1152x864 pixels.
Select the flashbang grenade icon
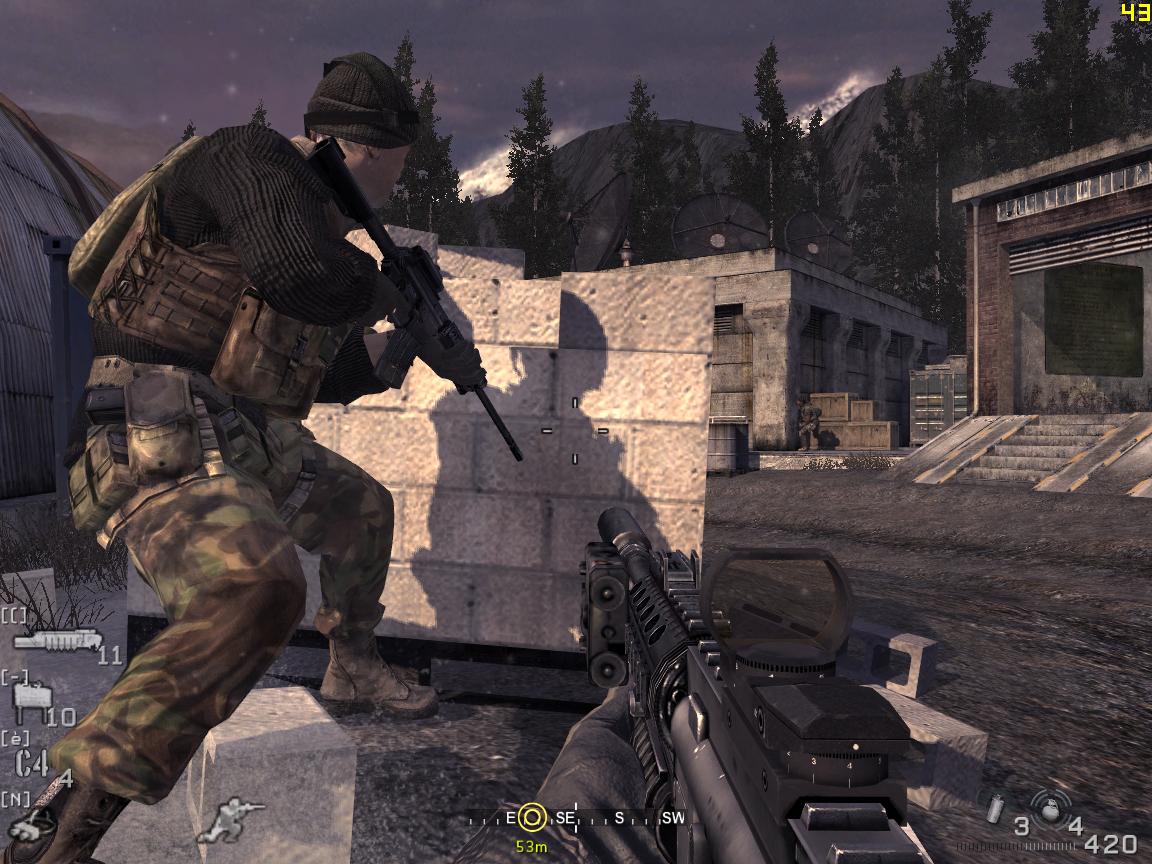(x=995, y=808)
